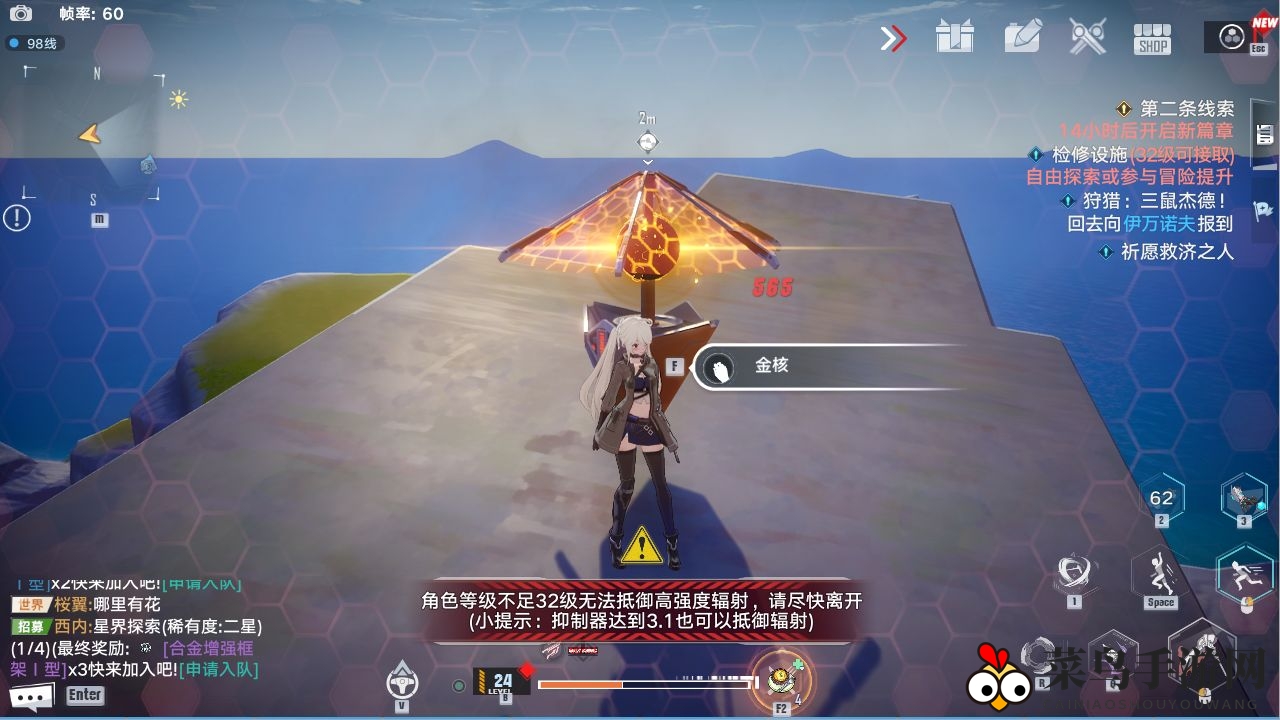The width and height of the screenshot is (1280, 720).
Task: Toggle the minimap with the m button
Action: 100,222
